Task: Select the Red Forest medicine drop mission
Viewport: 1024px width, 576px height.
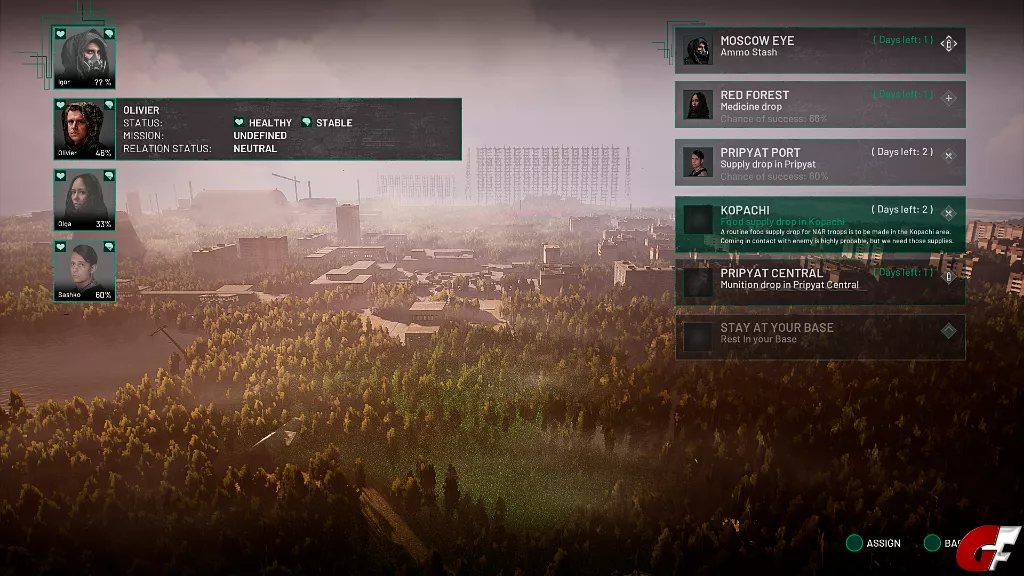Action: [819, 104]
